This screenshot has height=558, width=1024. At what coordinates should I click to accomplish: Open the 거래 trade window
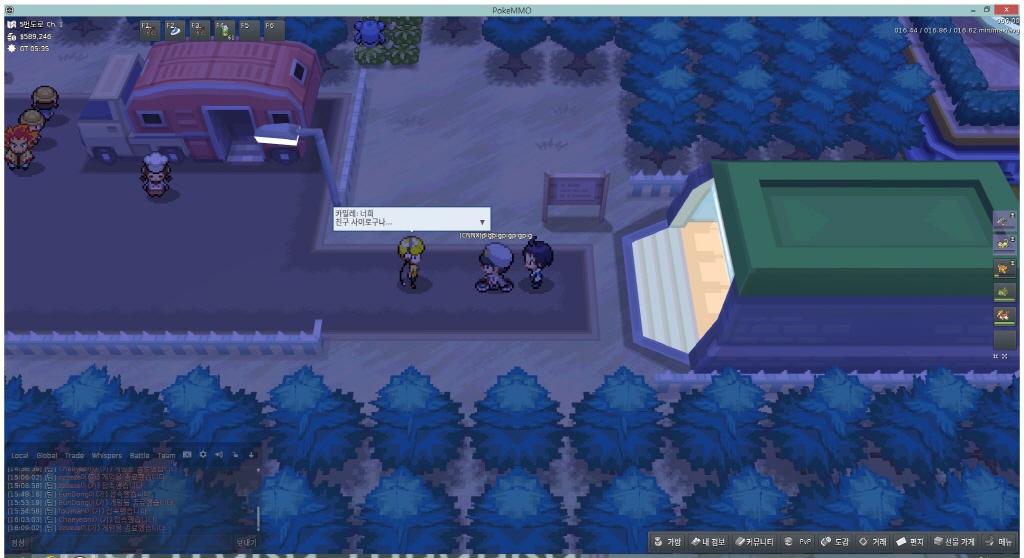click(873, 541)
